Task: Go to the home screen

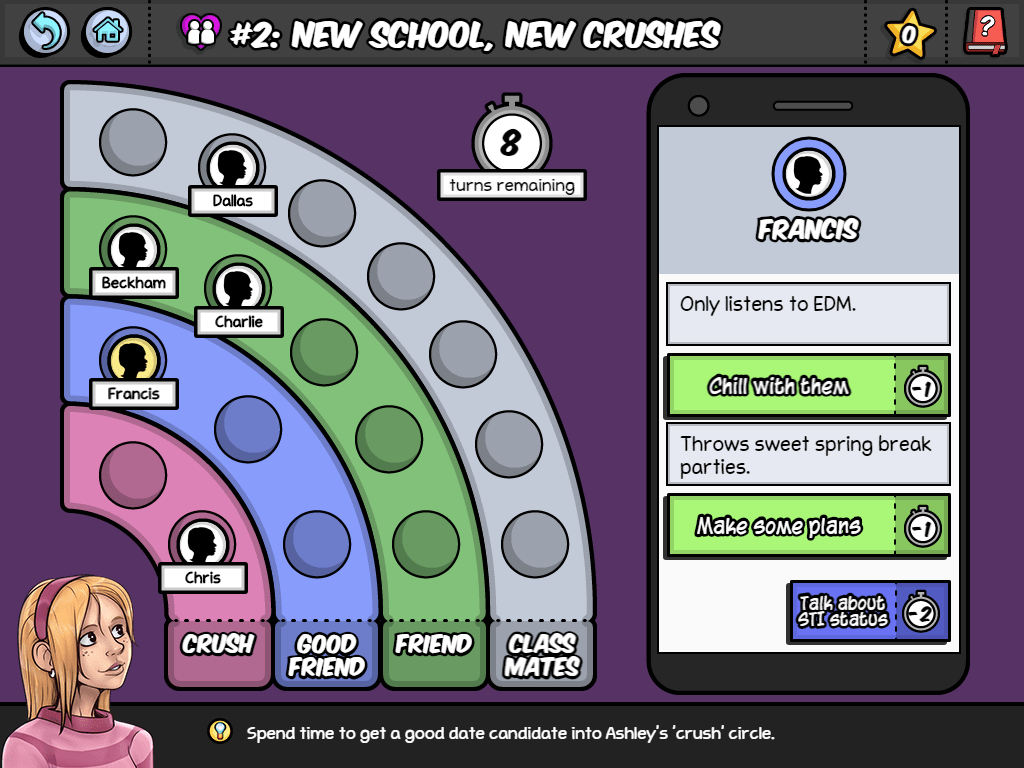Action: coord(107,32)
